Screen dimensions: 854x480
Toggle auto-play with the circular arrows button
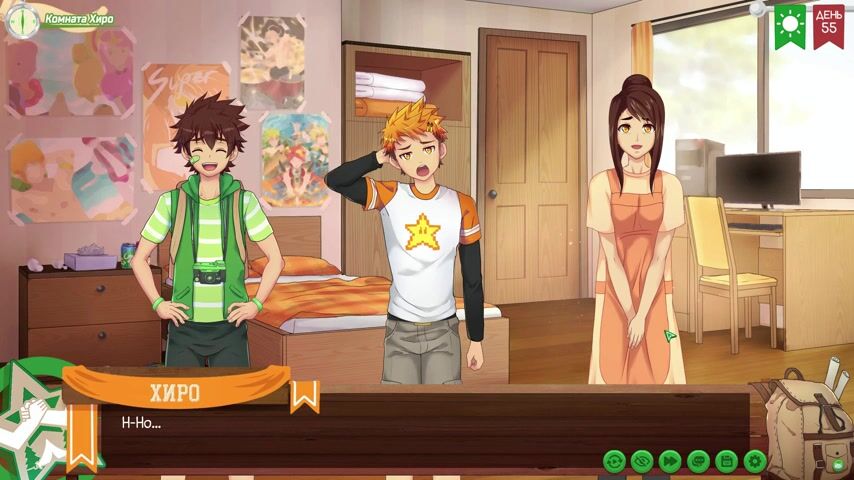614,461
